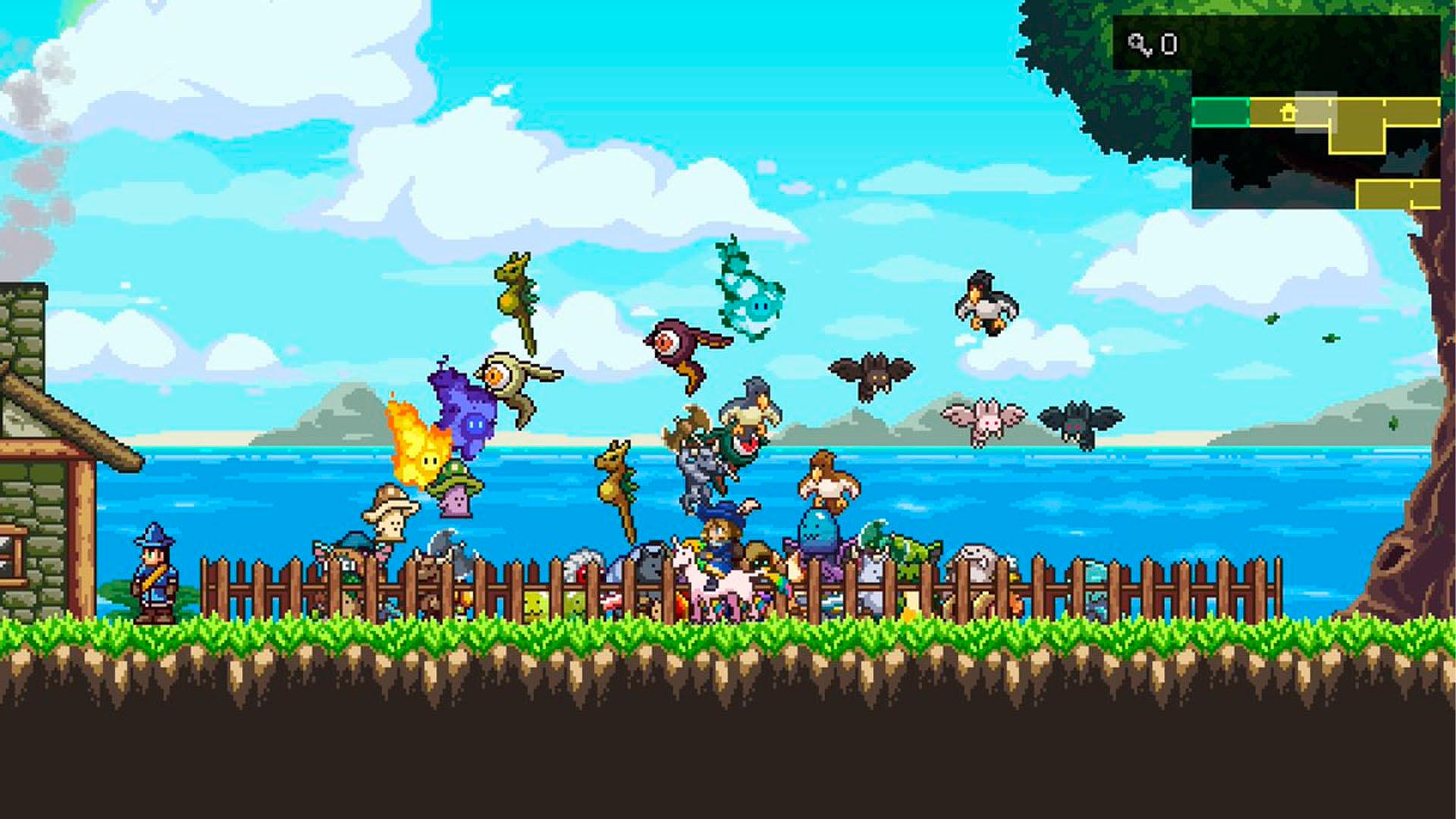
Task: Select the house marker on the minimap
Action: click(x=1288, y=114)
